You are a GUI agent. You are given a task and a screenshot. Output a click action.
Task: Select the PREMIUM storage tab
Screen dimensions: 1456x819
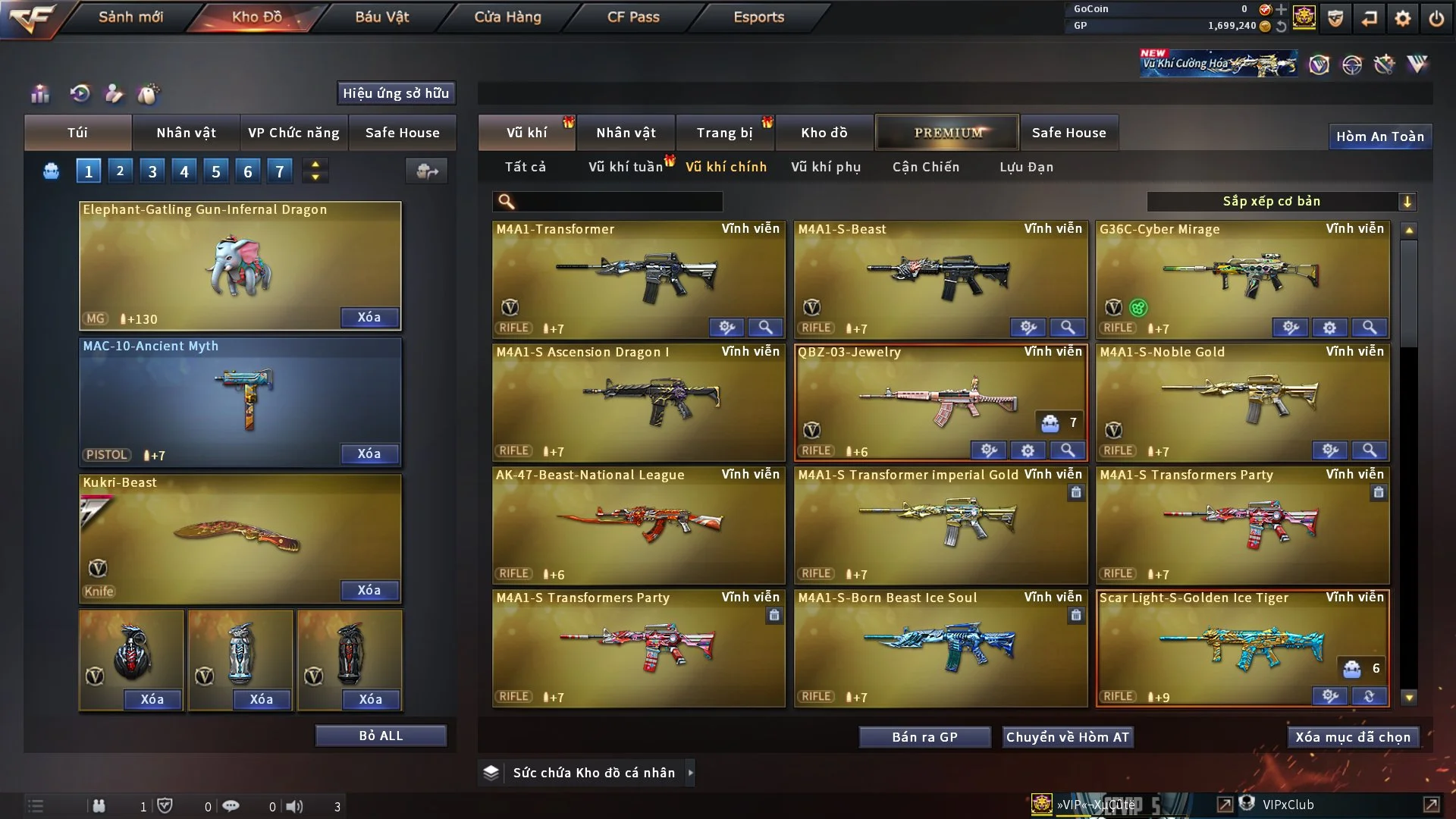point(947,133)
